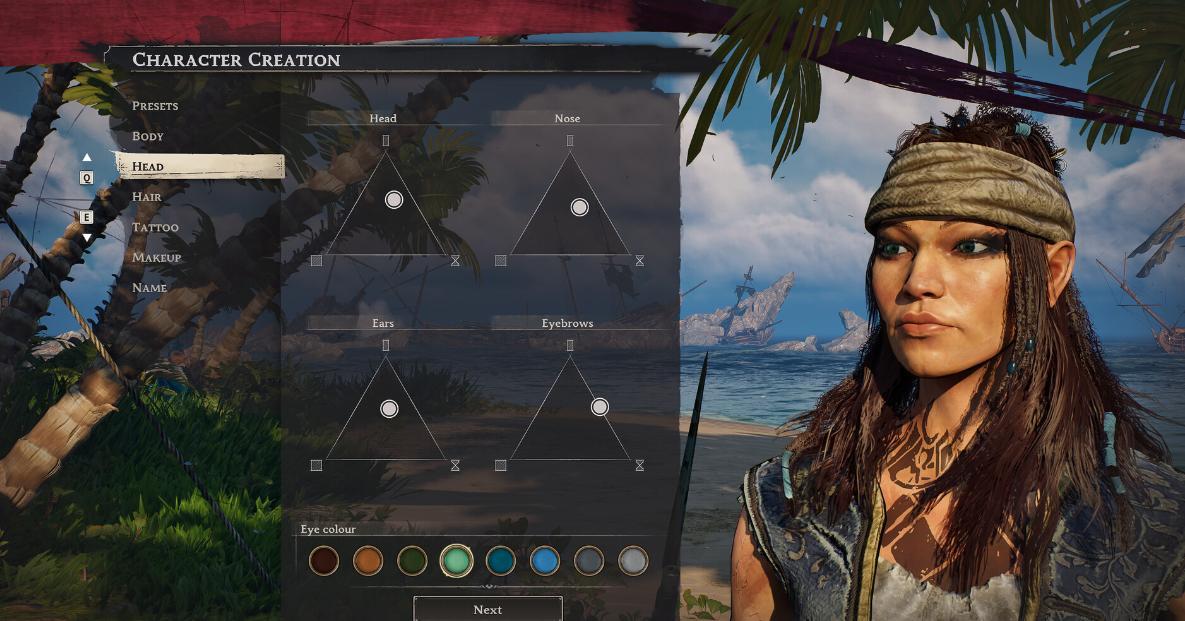Switch to the Body category
The height and width of the screenshot is (621, 1185).
[148, 136]
